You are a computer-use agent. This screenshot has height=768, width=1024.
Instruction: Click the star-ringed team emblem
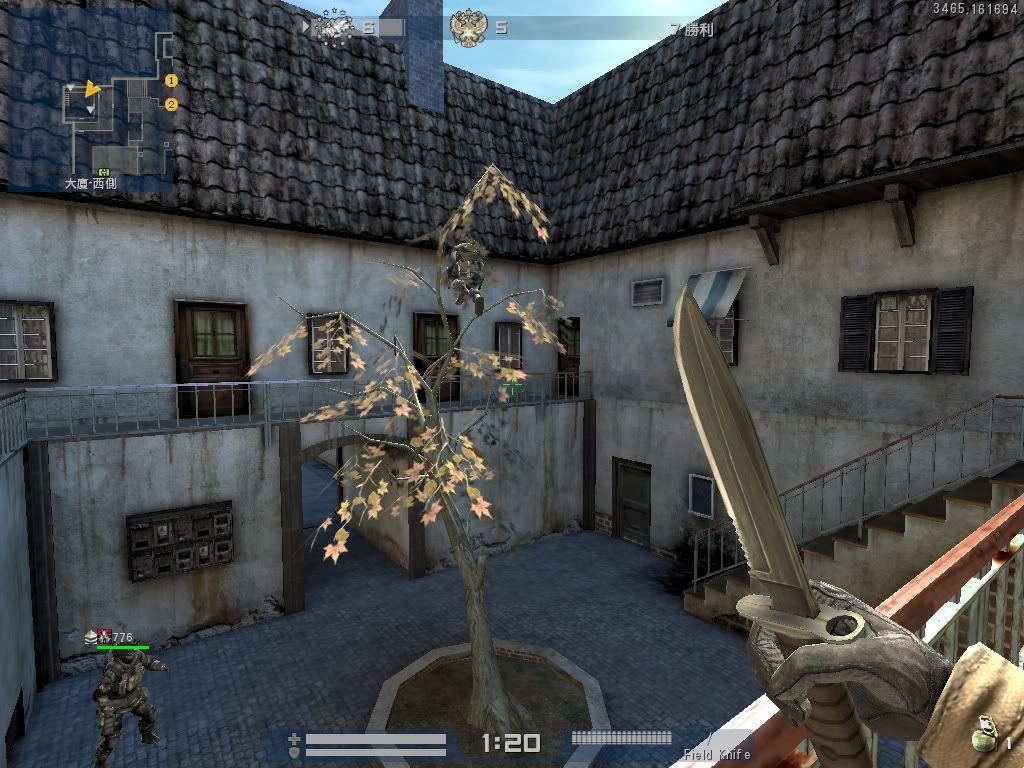pyautogui.click(x=334, y=27)
